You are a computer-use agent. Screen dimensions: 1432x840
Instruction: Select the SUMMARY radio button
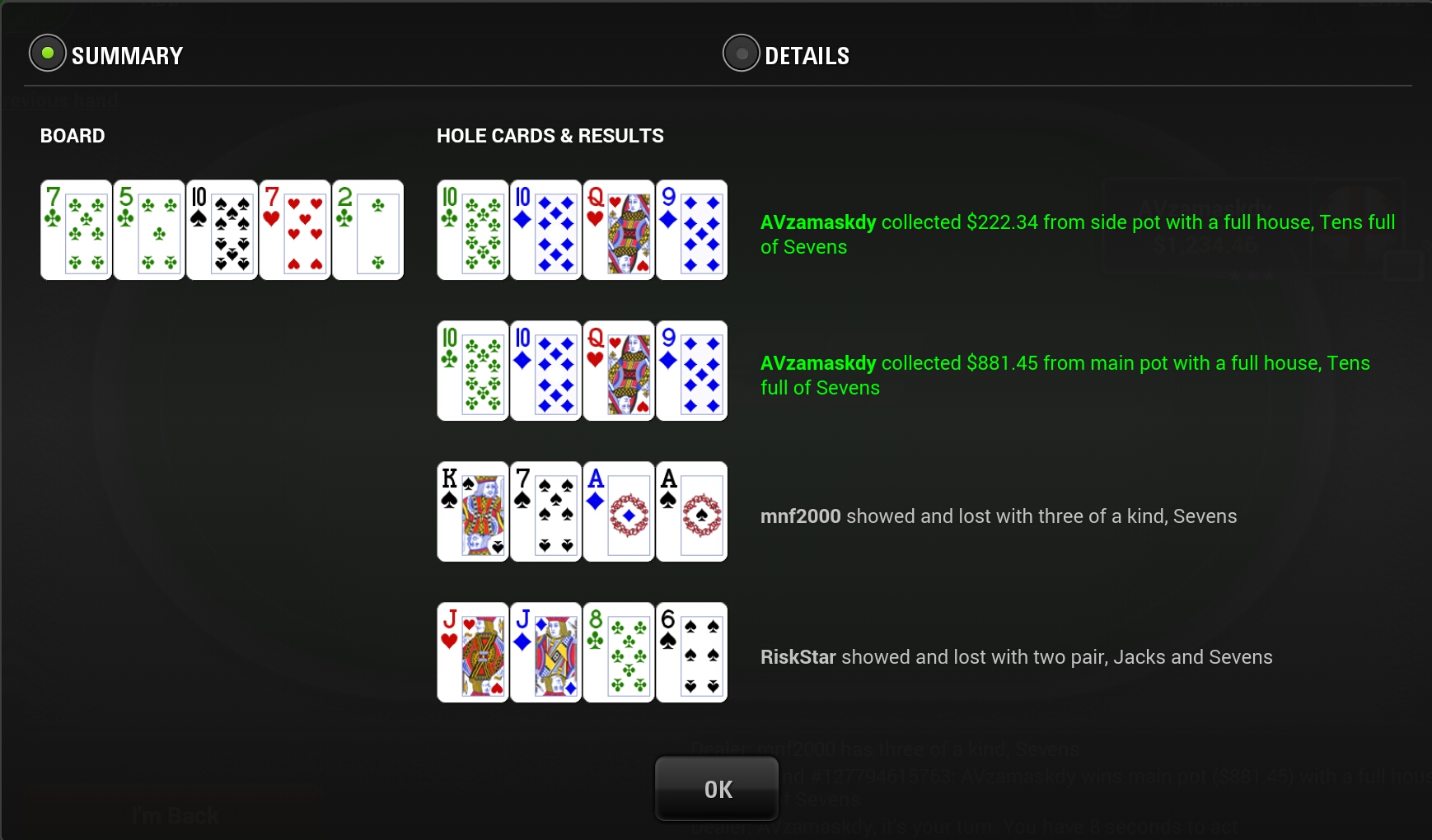(48, 54)
